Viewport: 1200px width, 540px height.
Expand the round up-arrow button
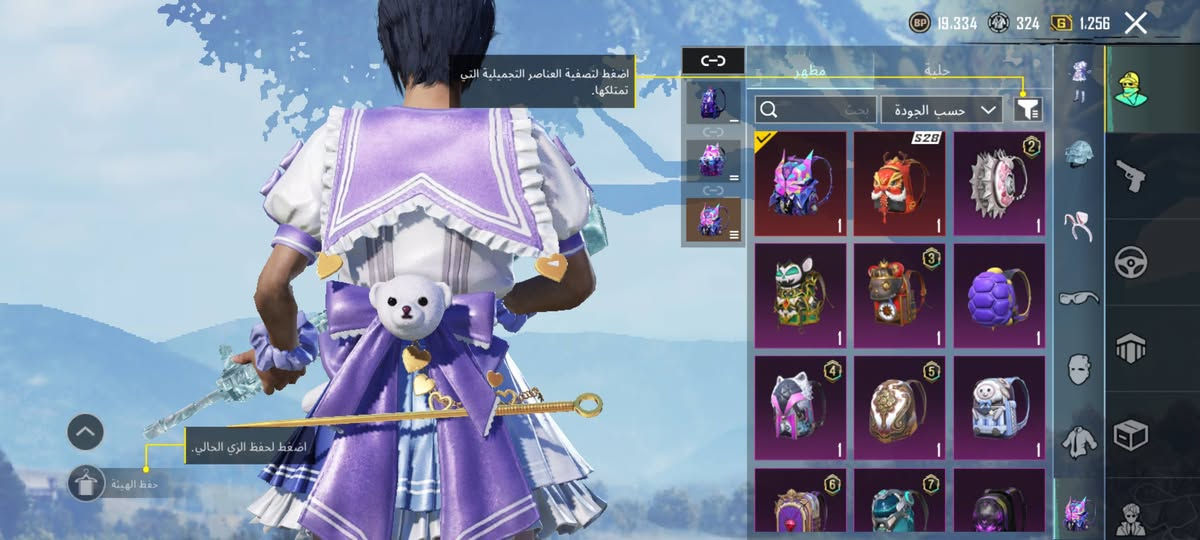tap(86, 432)
